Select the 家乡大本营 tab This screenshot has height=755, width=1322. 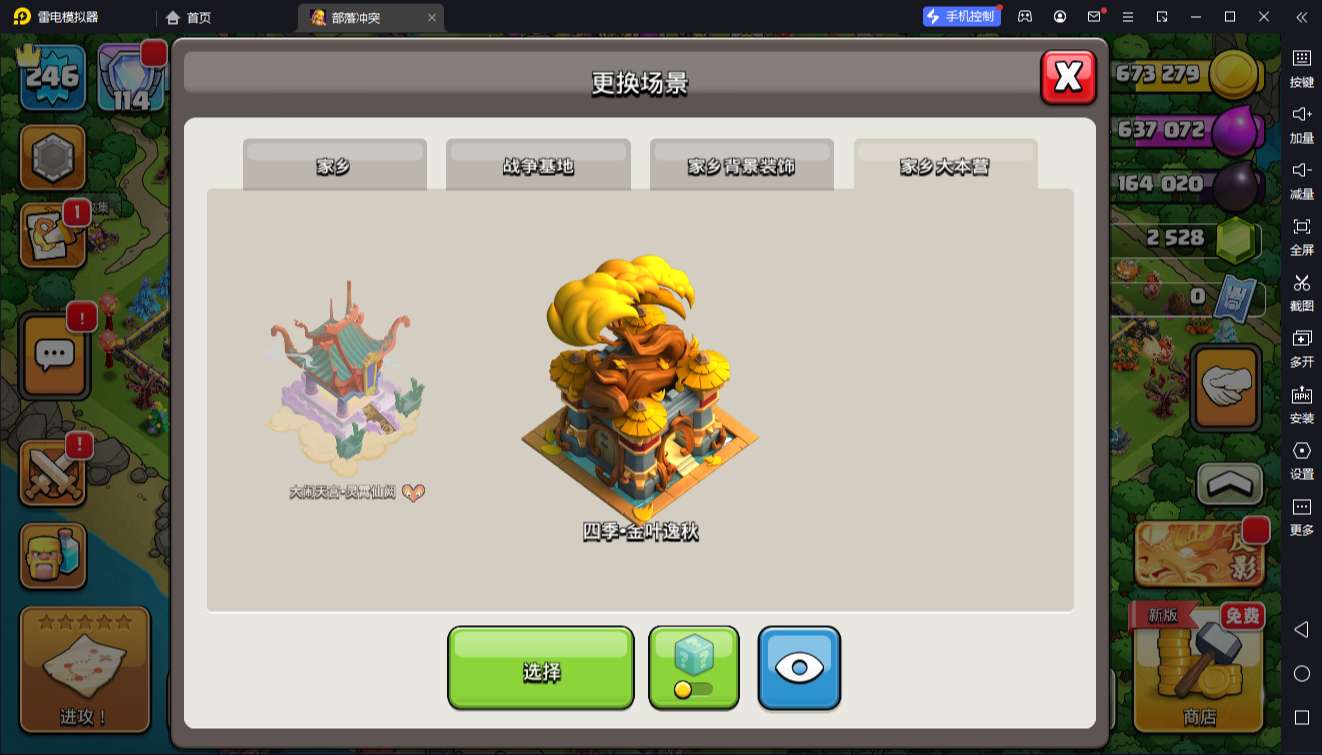(x=945, y=165)
